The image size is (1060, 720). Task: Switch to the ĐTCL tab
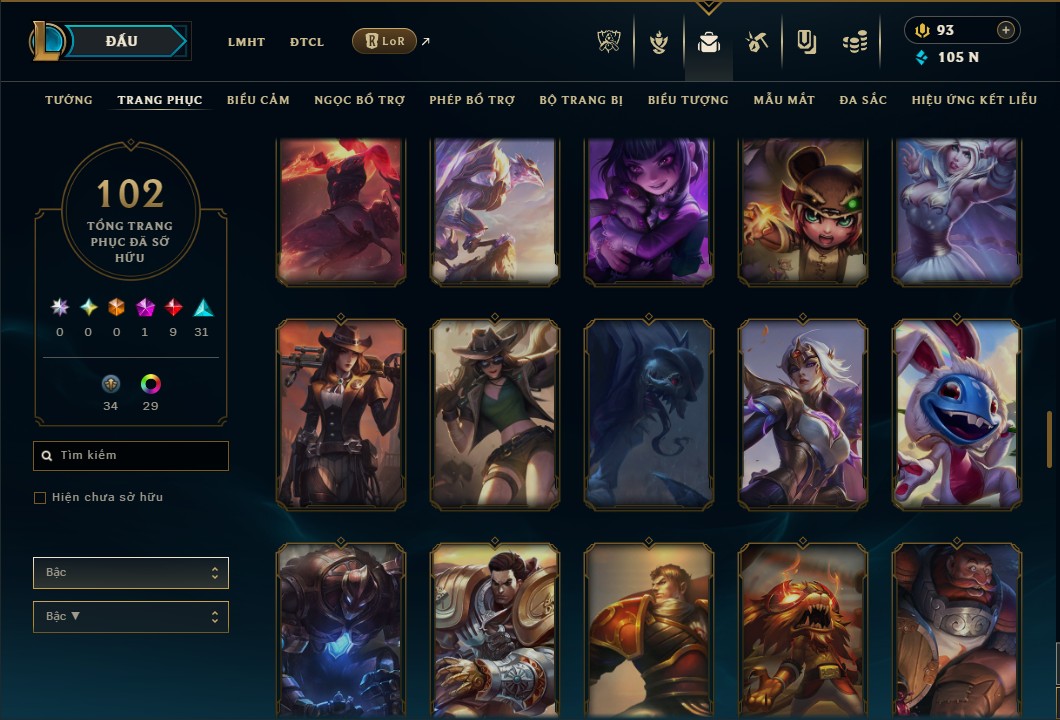pyautogui.click(x=307, y=42)
